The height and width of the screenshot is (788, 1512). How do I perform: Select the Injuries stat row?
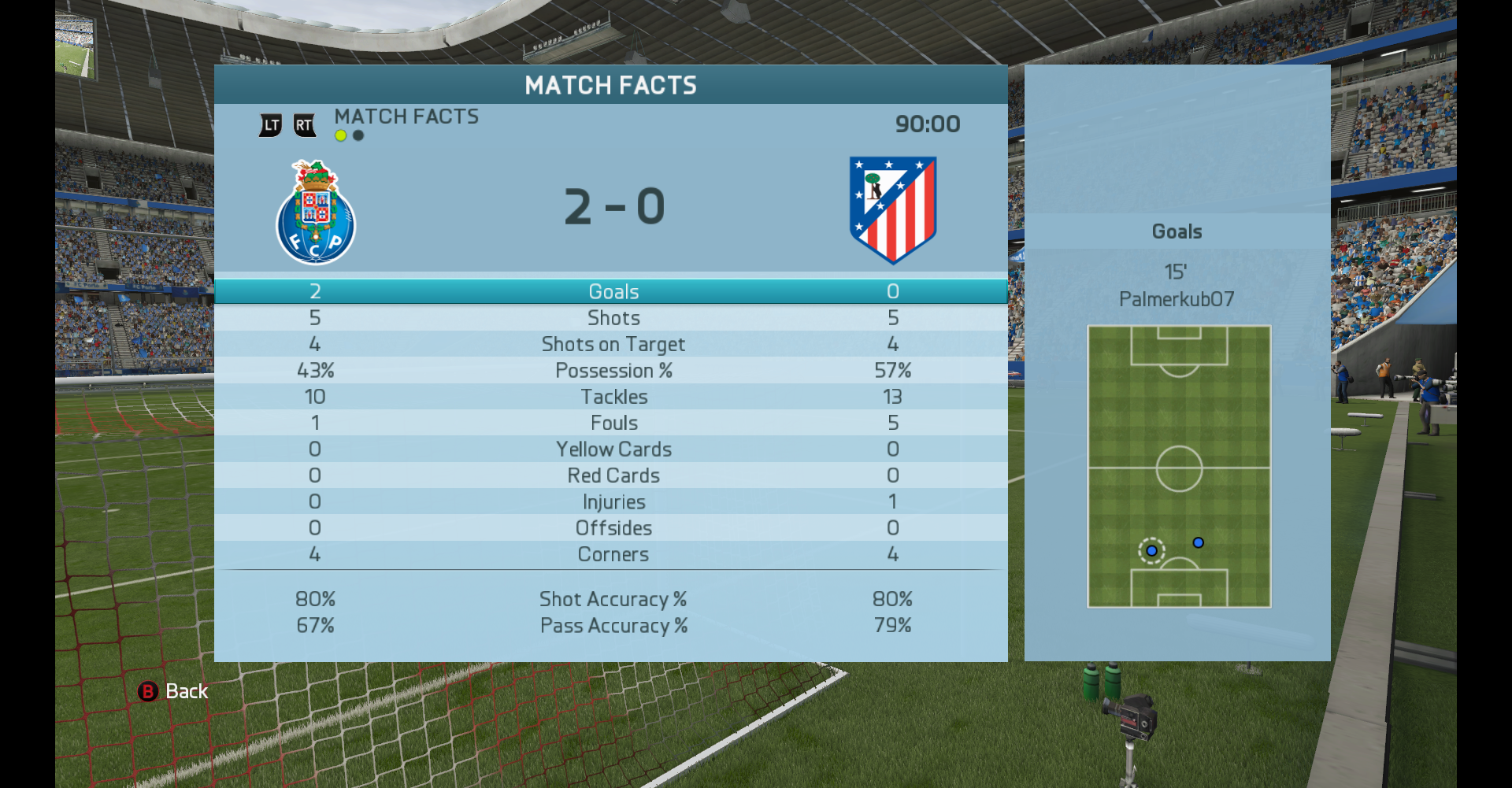[x=612, y=502]
